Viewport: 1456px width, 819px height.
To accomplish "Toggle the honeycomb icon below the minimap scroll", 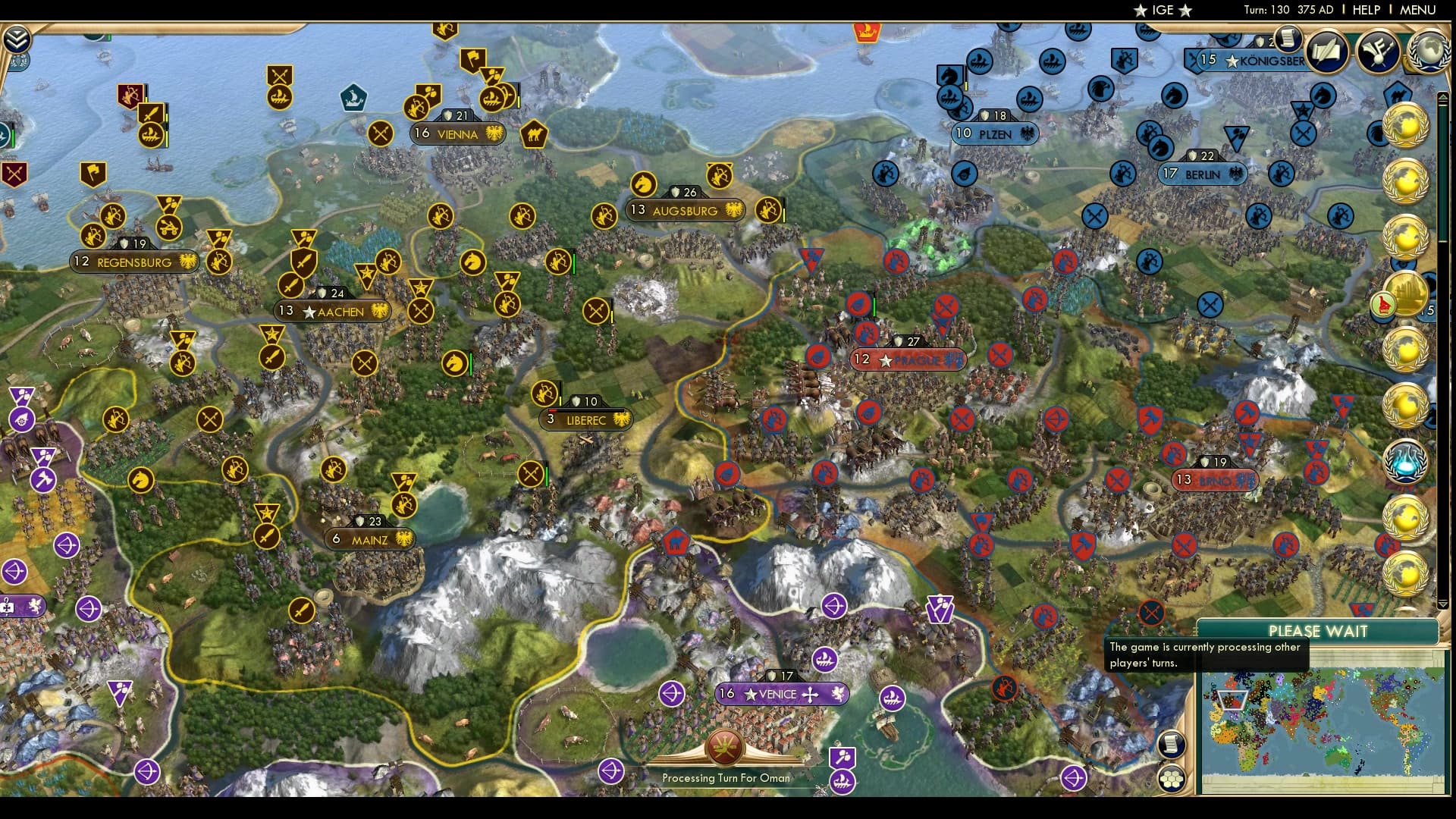I will (x=1172, y=779).
